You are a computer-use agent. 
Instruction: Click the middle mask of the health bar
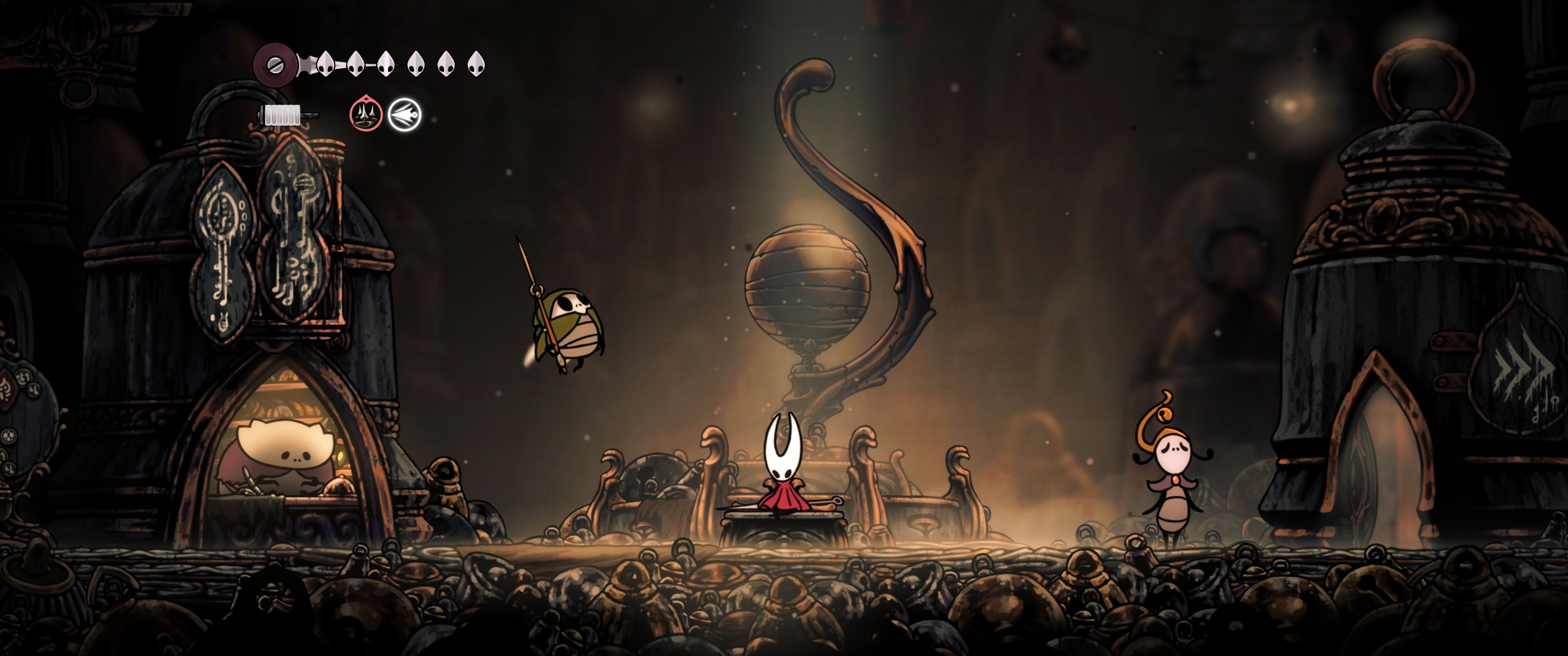[x=386, y=65]
